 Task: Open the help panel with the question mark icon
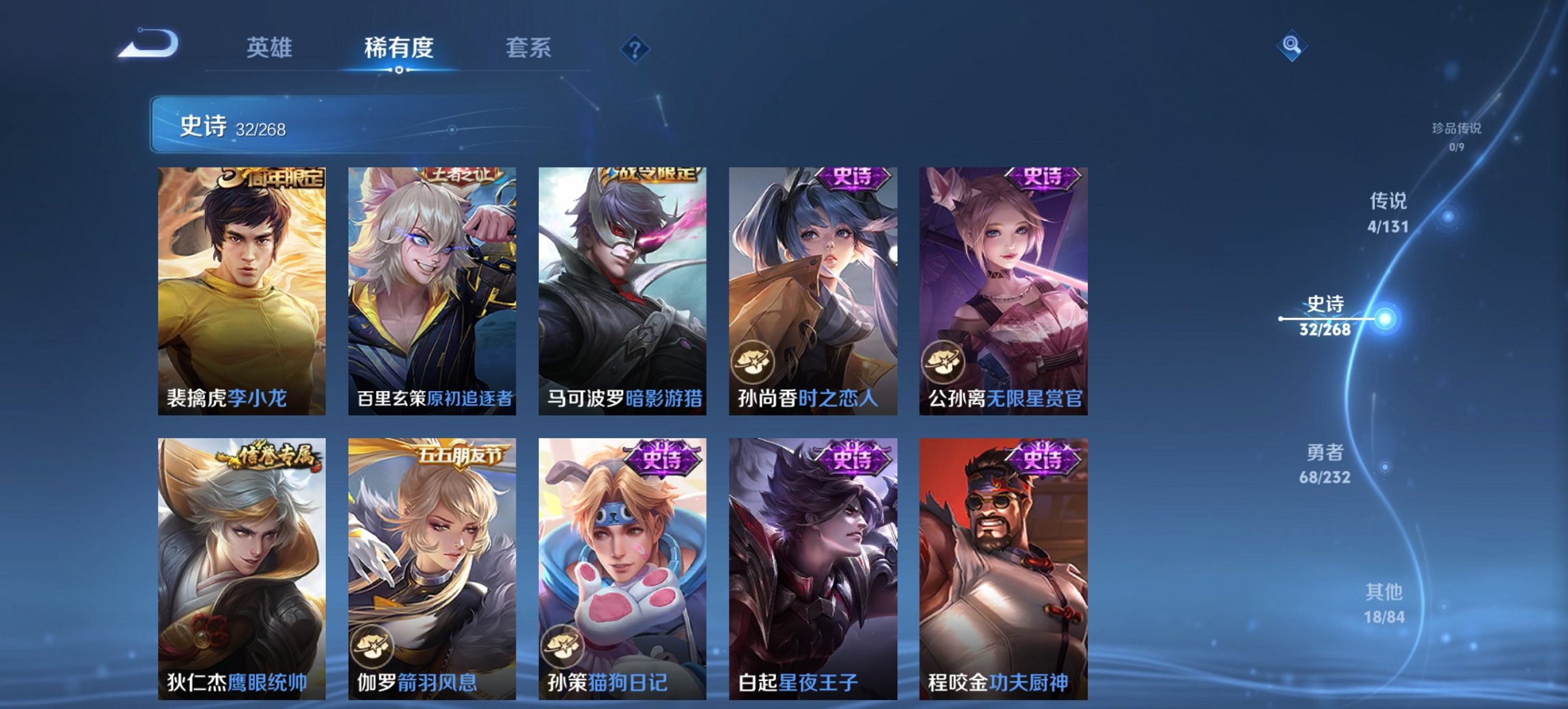point(636,49)
